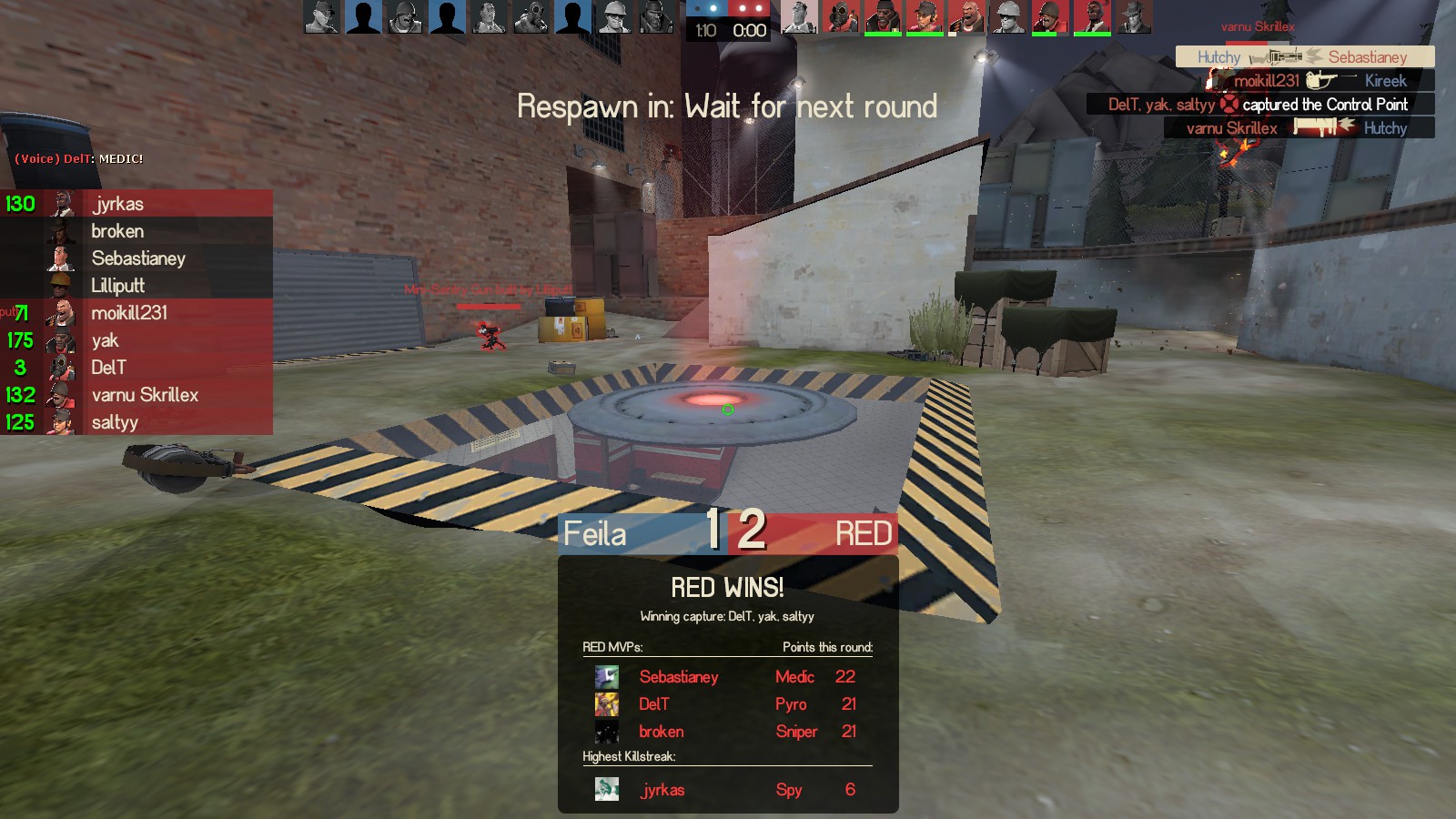
Task: Choose broken in the left team list
Action: click(x=117, y=231)
